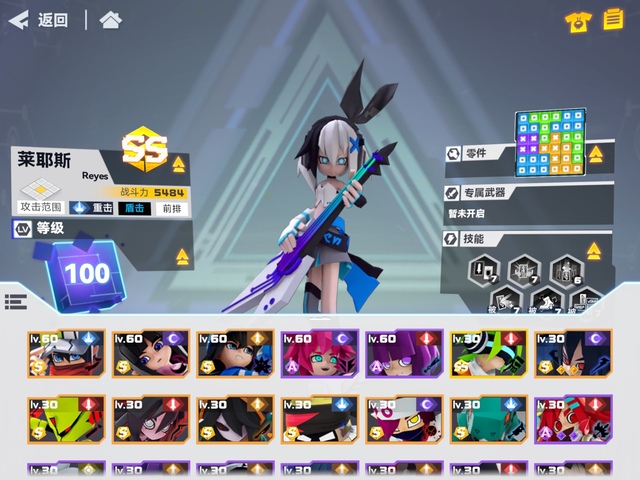Pick the lv.30 red-haired purple-framed character
This screenshot has height=480, width=640.
point(571,420)
